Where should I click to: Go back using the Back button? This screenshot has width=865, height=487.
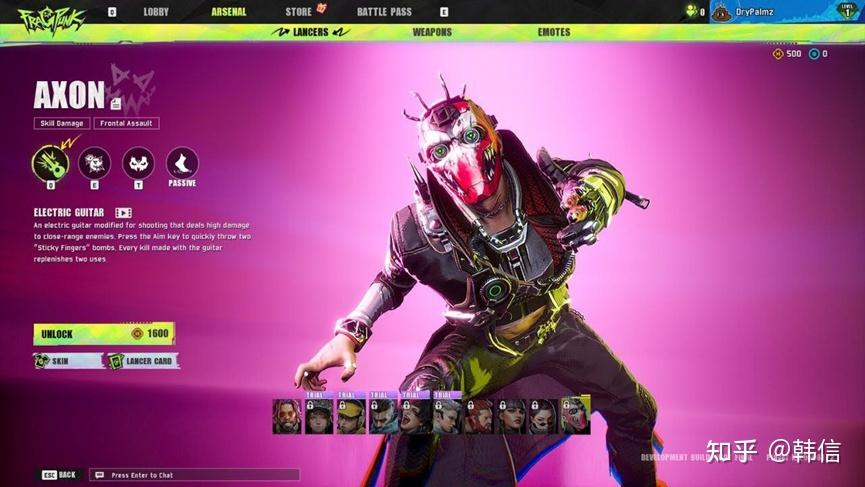pyautogui.click(x=59, y=475)
